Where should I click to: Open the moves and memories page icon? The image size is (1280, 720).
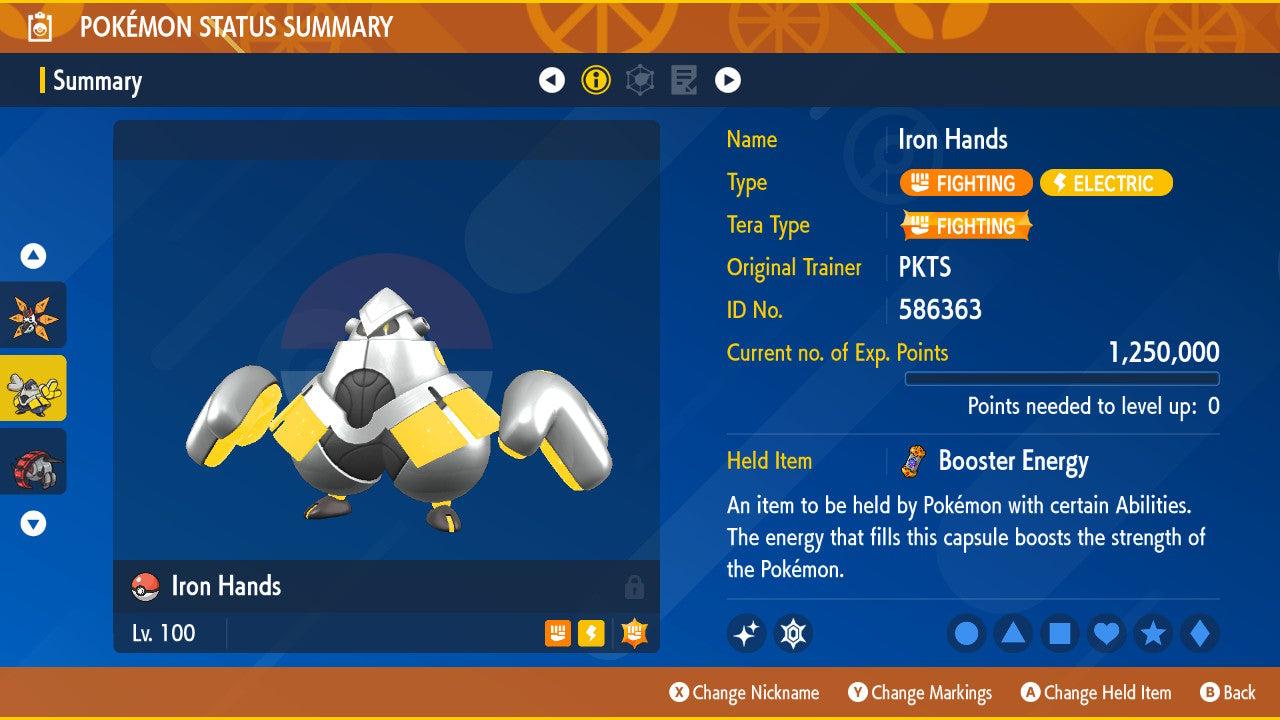[x=684, y=79]
